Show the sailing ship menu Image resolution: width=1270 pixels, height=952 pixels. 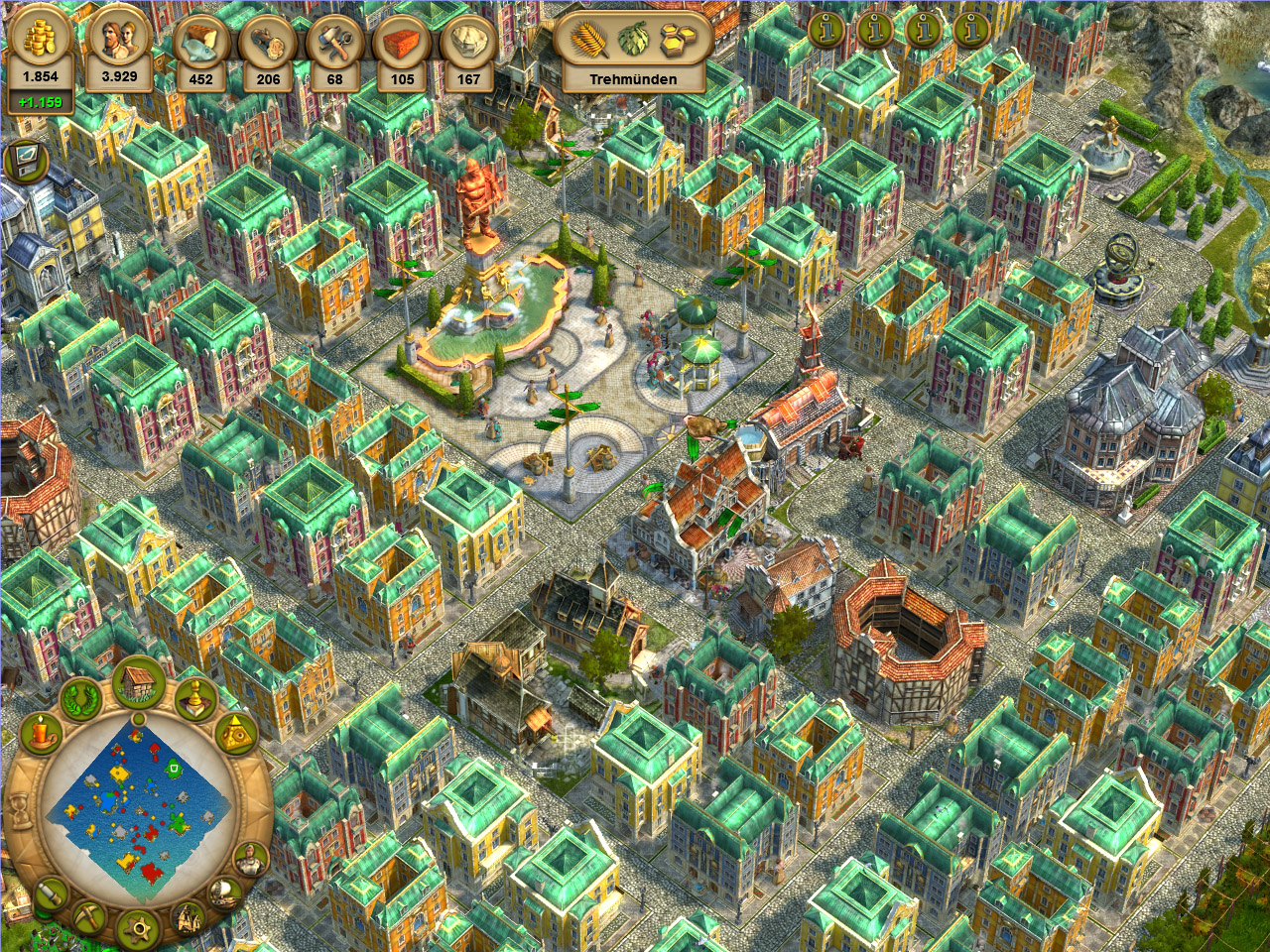point(223,893)
